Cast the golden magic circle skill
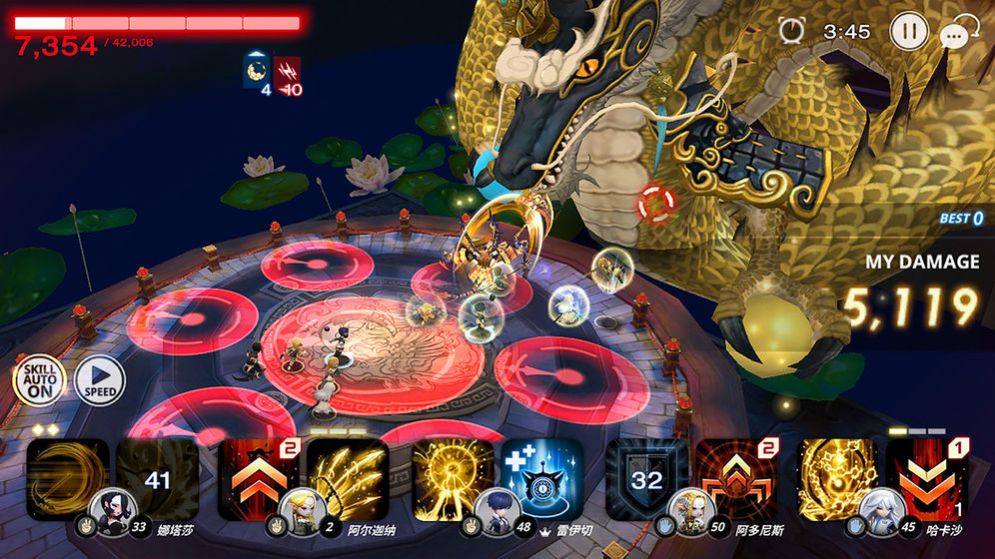 pos(451,477)
